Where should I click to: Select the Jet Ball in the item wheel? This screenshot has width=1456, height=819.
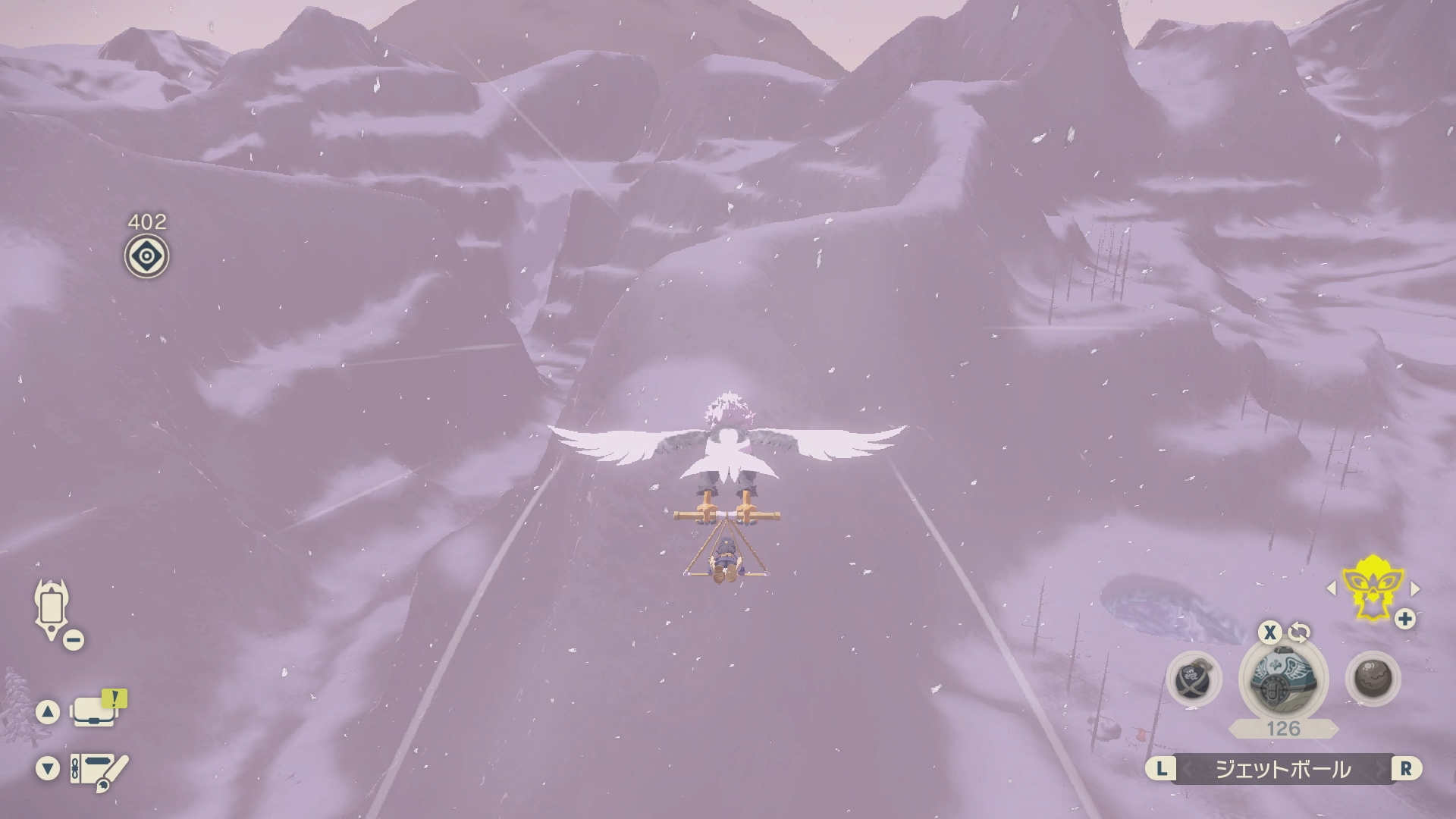[x=1283, y=677]
